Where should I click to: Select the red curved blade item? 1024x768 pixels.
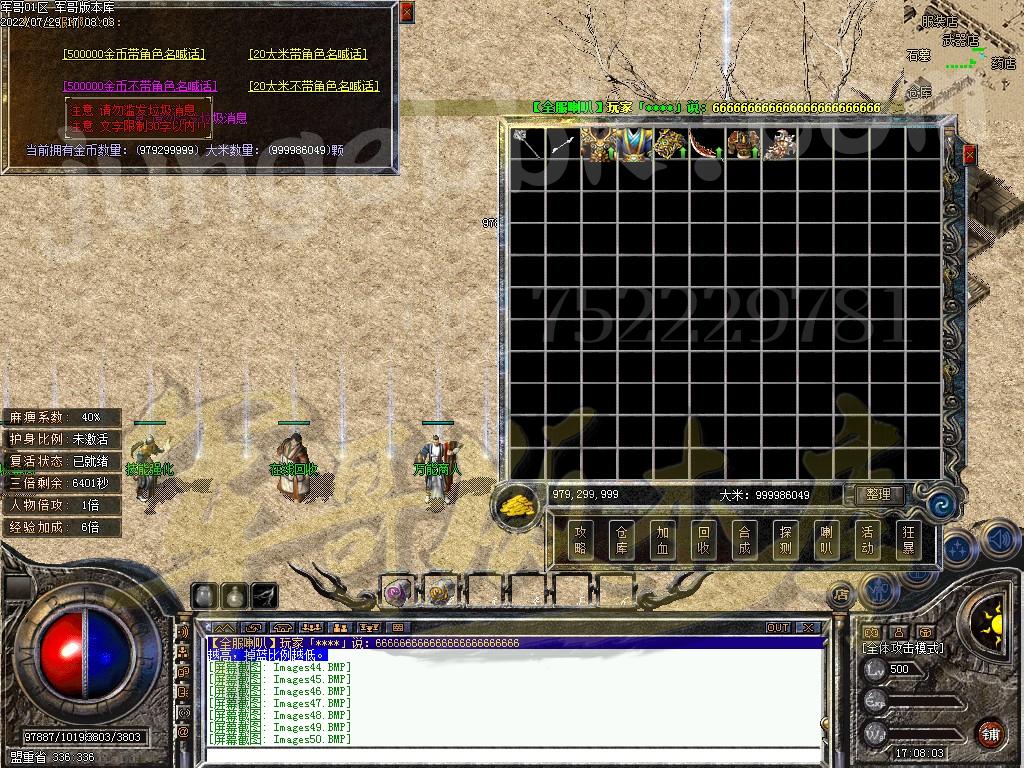[706, 144]
